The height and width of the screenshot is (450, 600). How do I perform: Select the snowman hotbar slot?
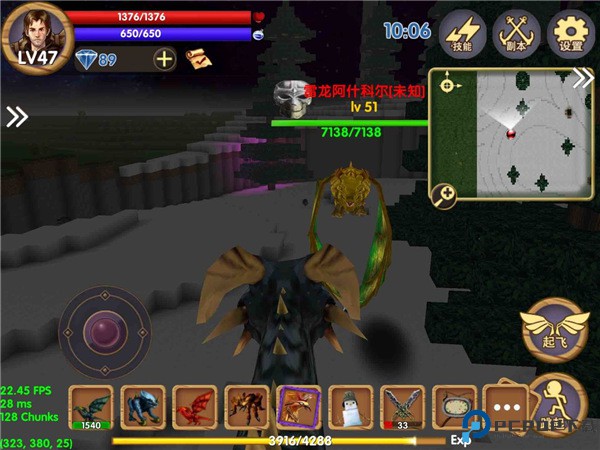pos(350,407)
